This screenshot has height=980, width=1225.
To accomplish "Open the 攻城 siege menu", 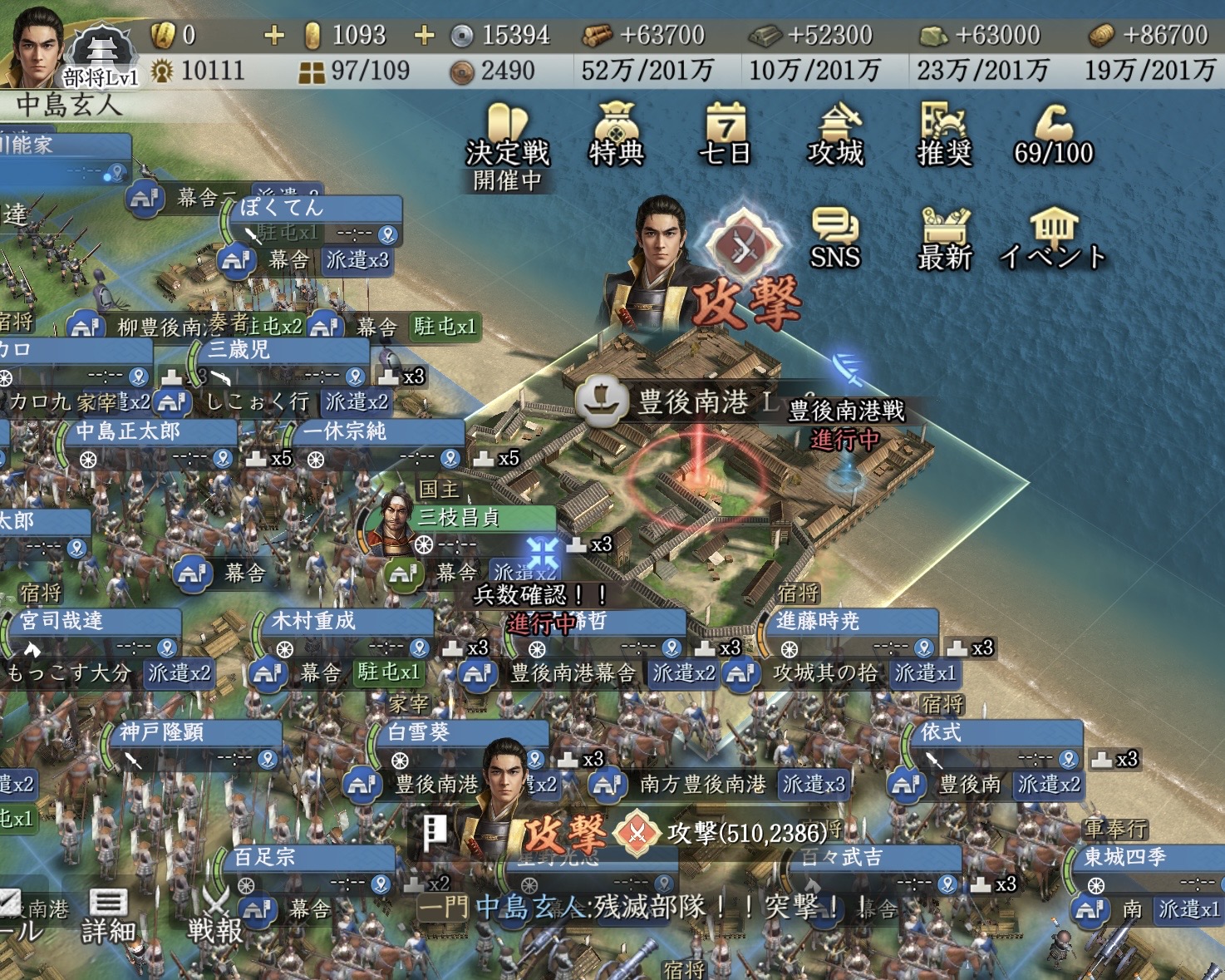I will pos(836,135).
